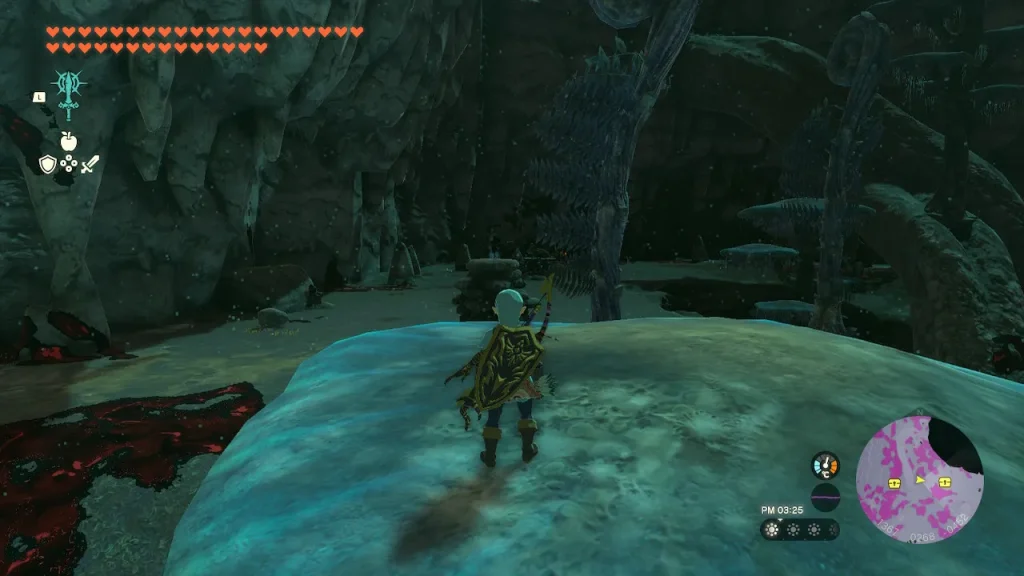1024x576 pixels.
Task: Choose the shield quick-select icon
Action: [47, 163]
